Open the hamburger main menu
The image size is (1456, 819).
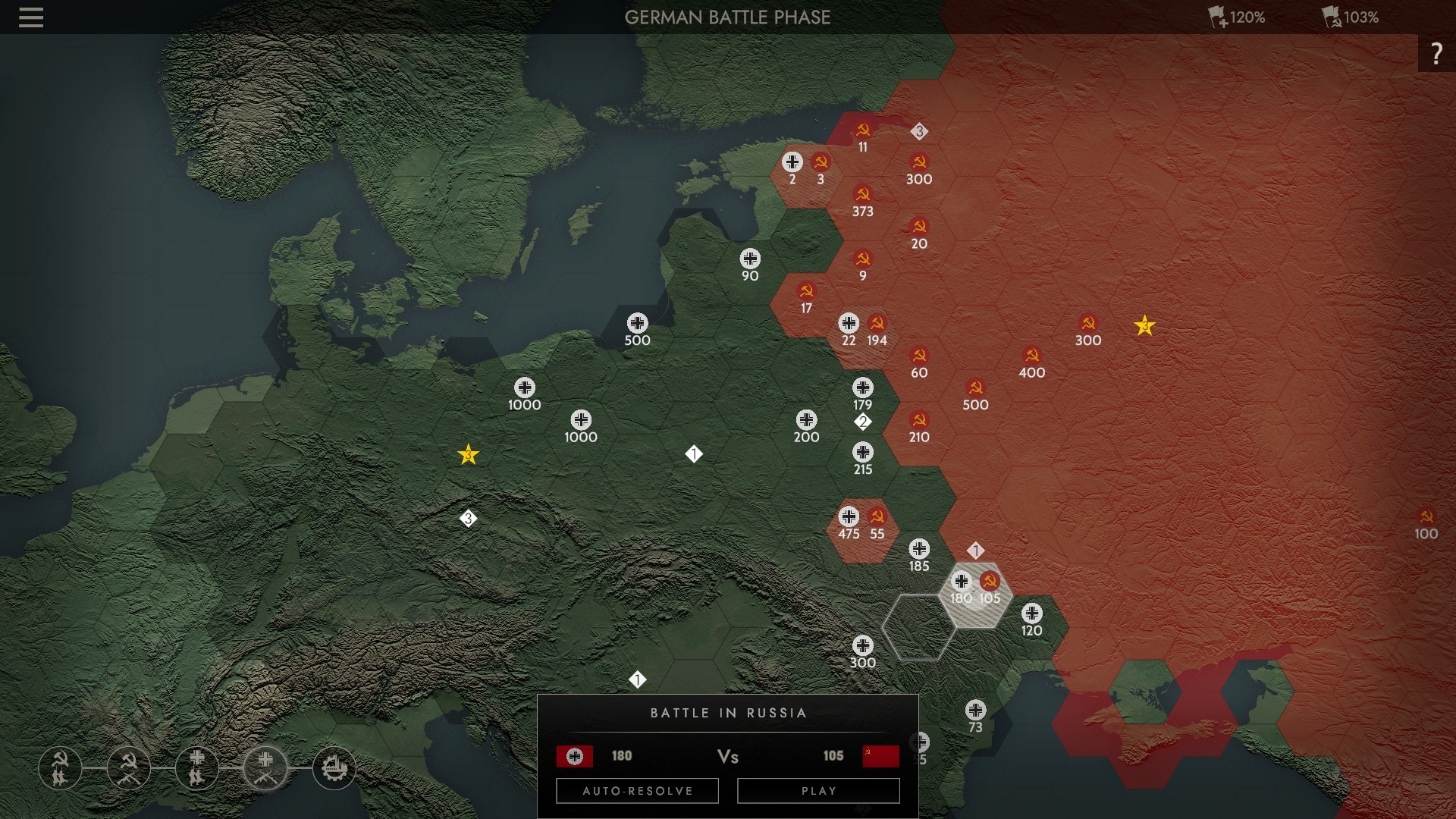(31, 17)
